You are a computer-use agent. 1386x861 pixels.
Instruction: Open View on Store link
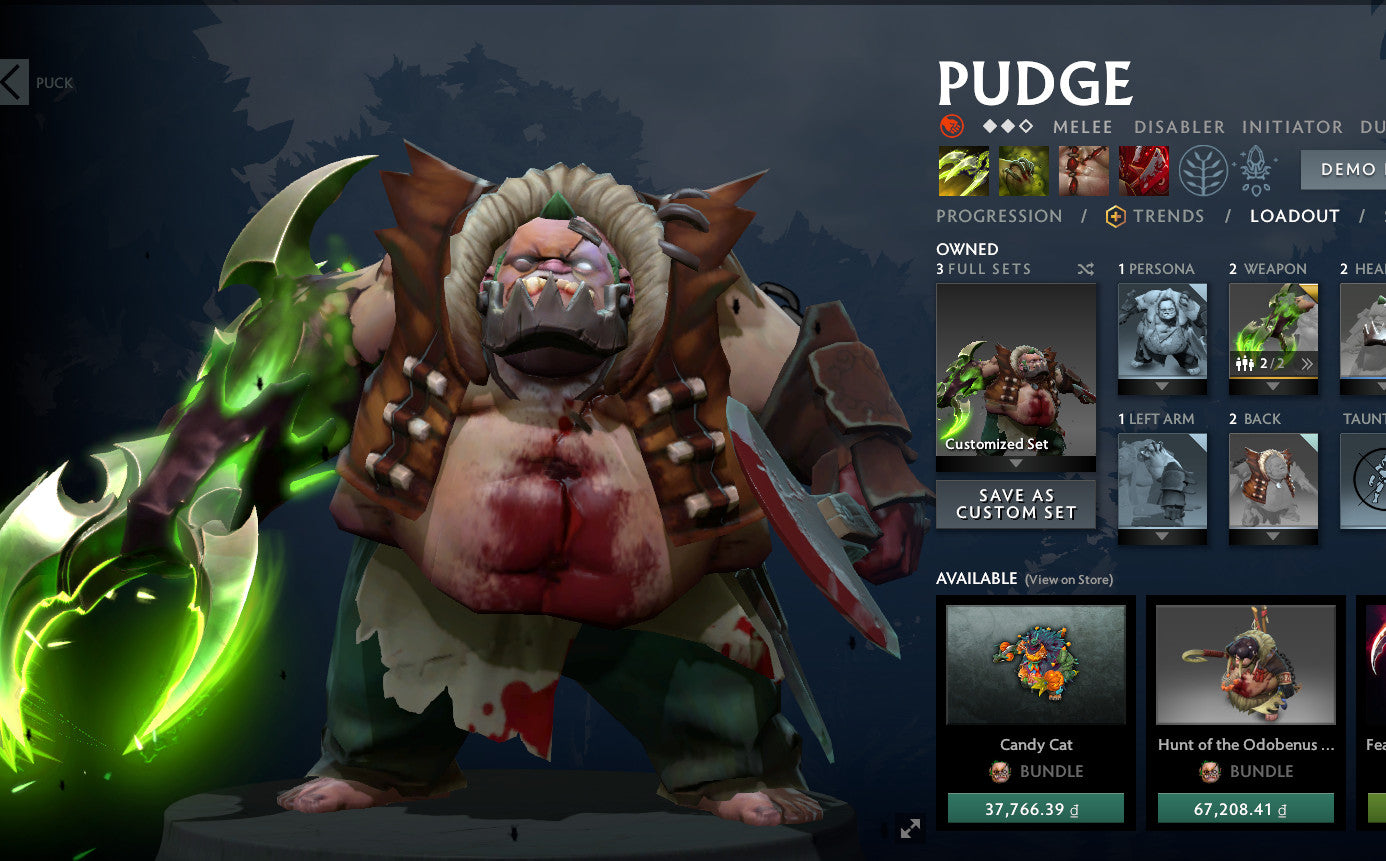coord(1067,579)
